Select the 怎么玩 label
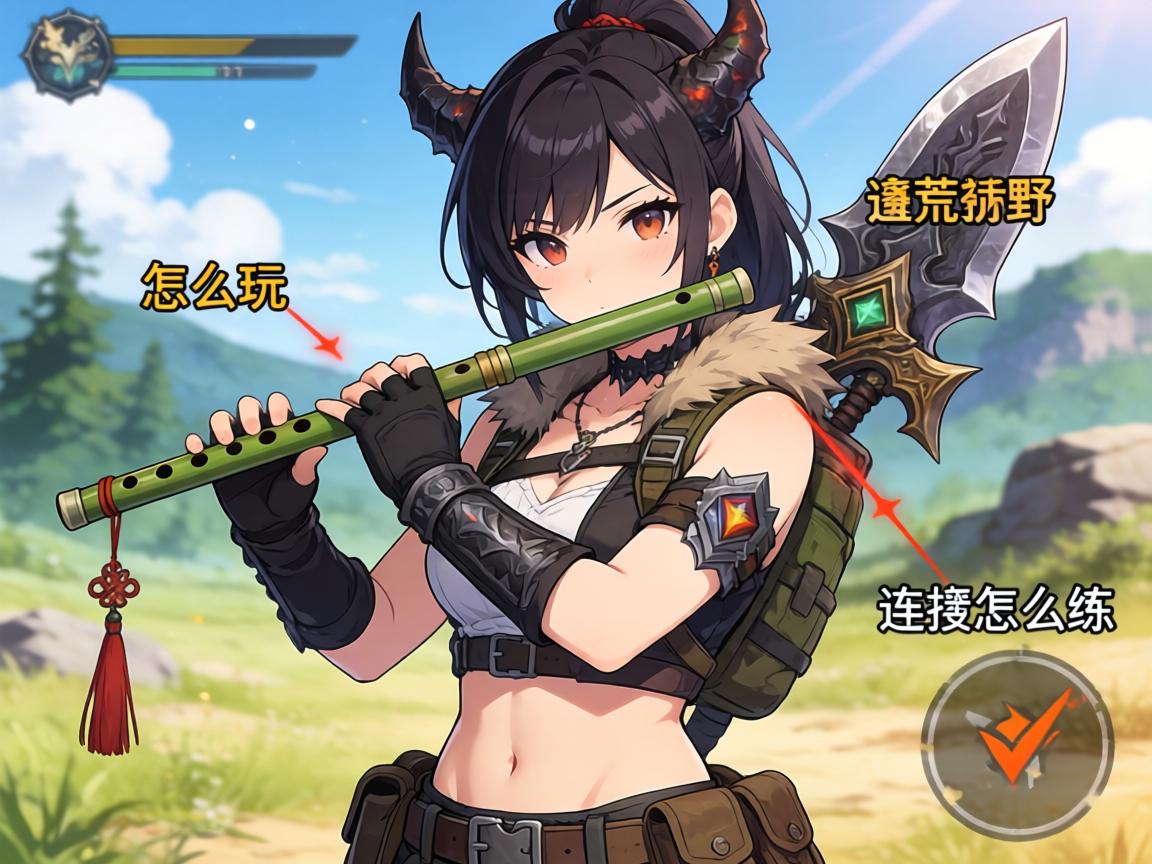This screenshot has height=864, width=1152. click(x=215, y=286)
